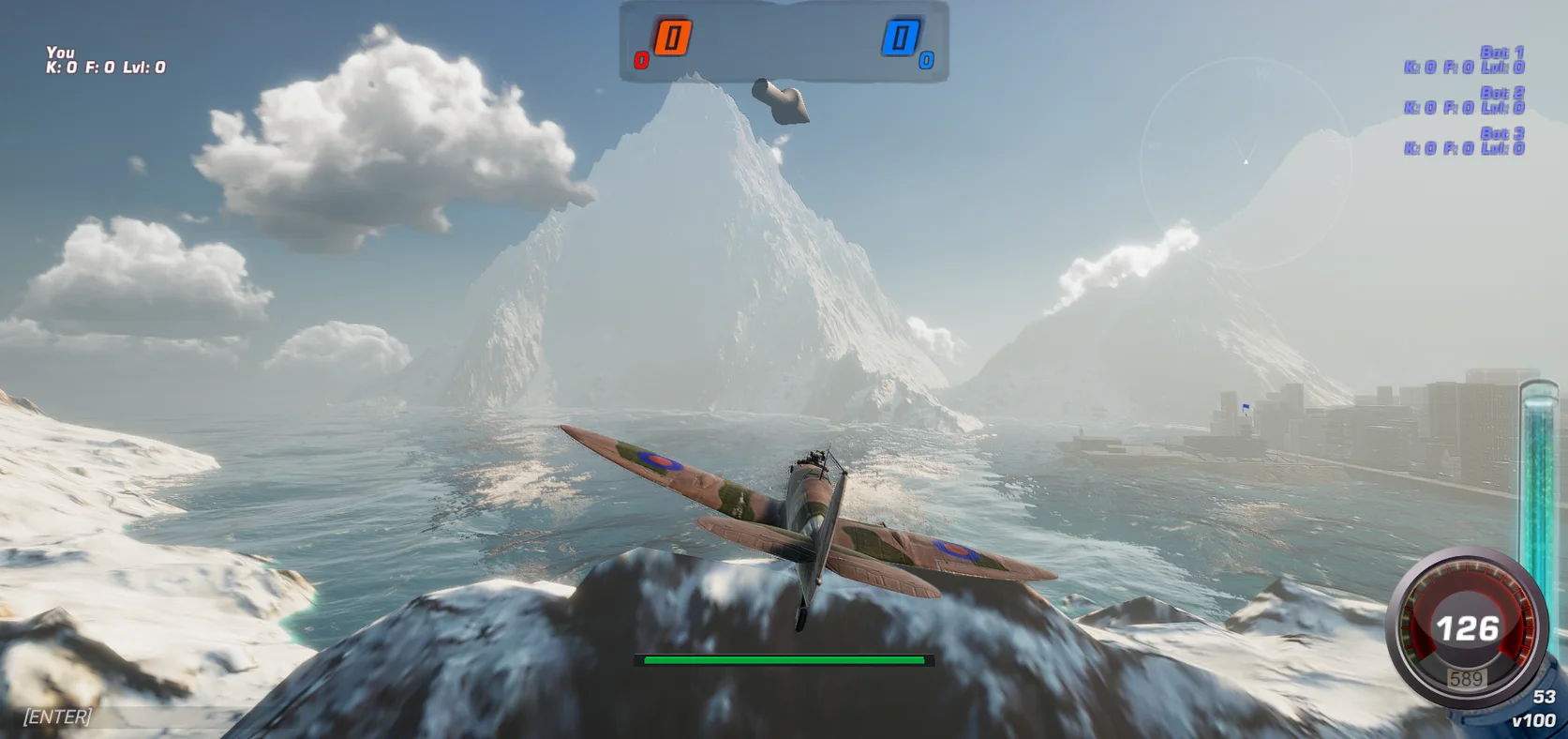Expand the bot leaderboard on the right
This screenshot has height=739, width=1568.
tap(1466, 103)
